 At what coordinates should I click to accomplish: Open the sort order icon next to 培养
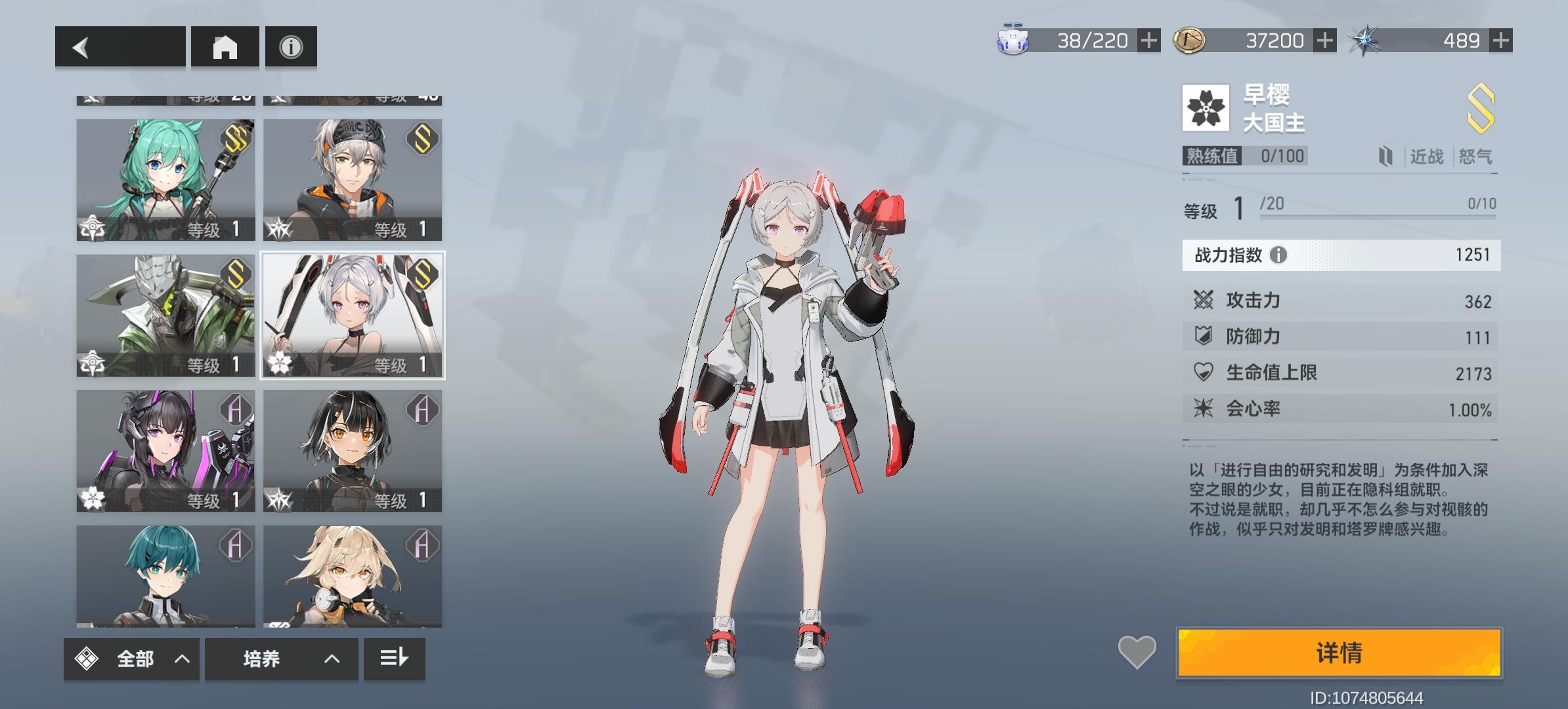(394, 659)
